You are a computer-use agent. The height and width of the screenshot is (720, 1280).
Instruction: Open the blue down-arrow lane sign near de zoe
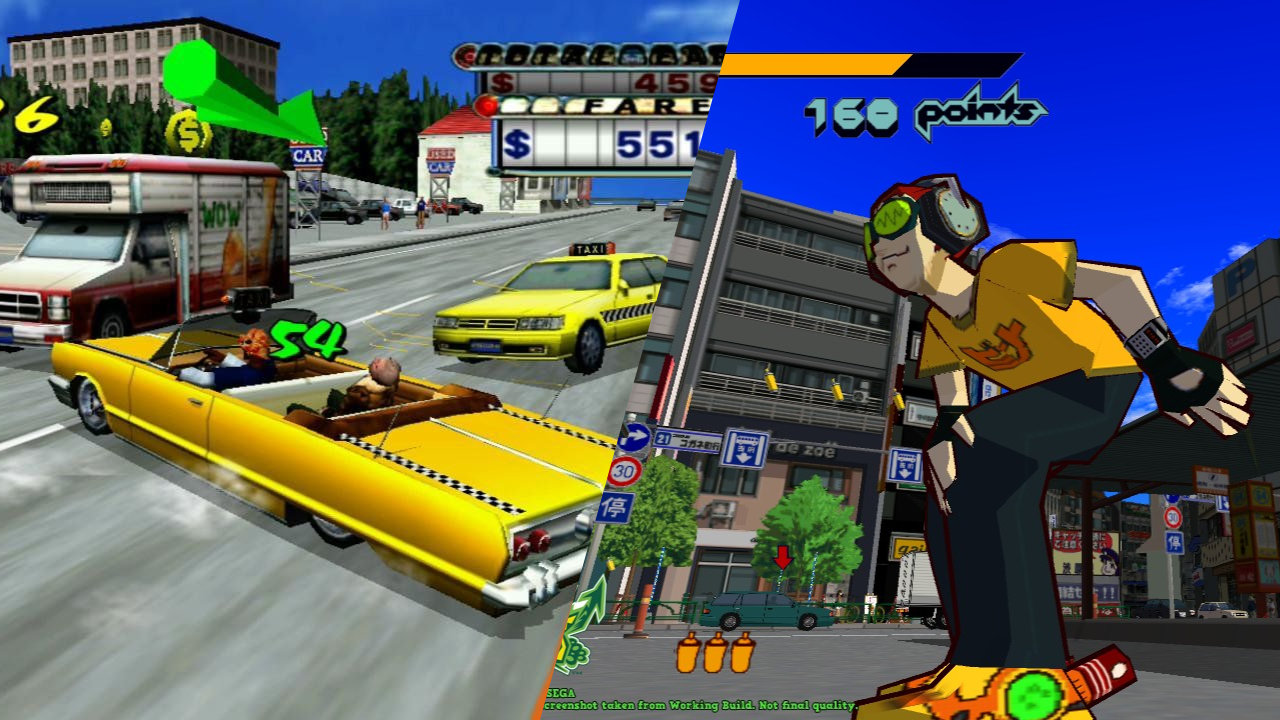click(743, 449)
